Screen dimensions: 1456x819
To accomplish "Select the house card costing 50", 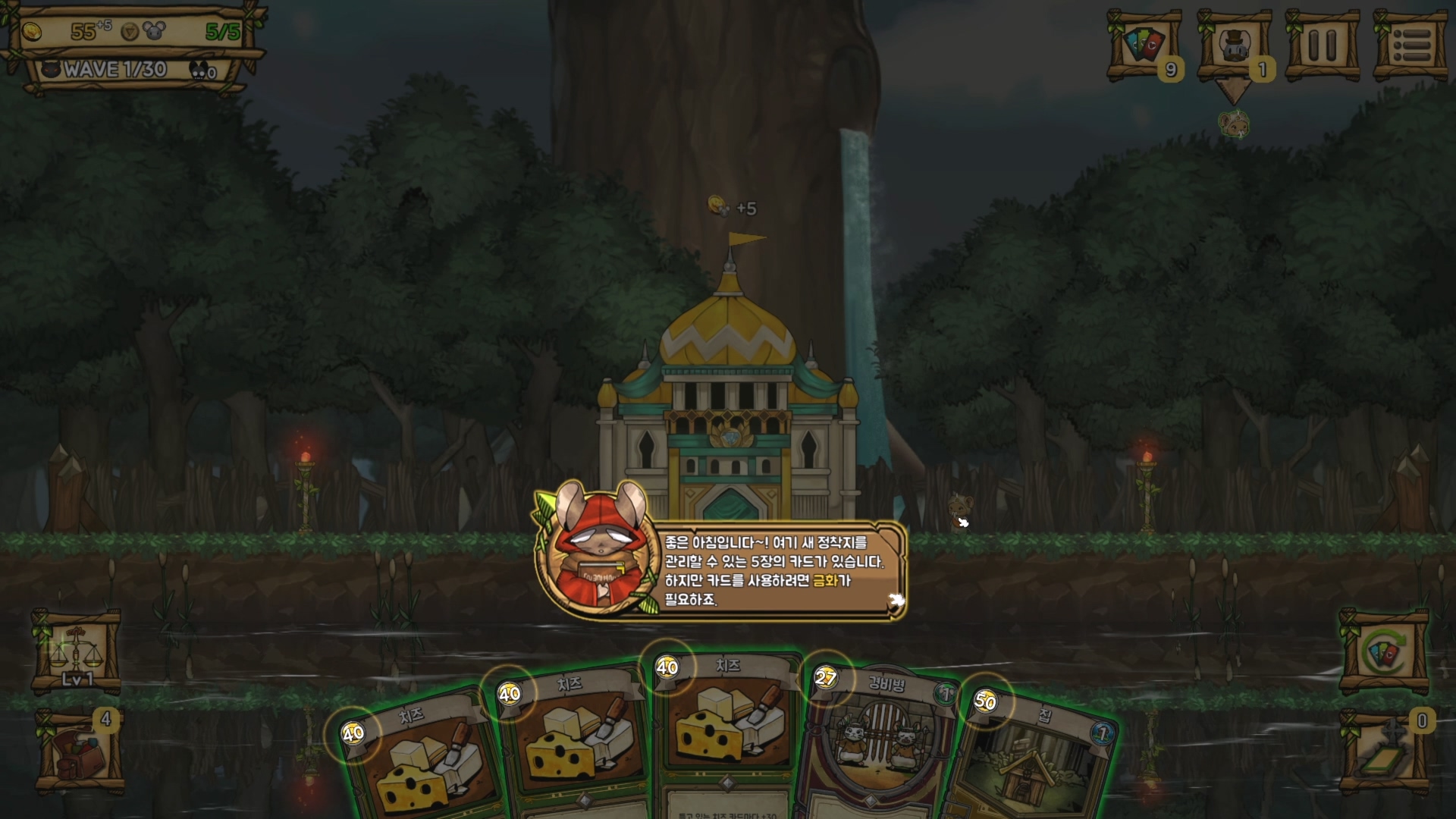I will (x=1031, y=758).
